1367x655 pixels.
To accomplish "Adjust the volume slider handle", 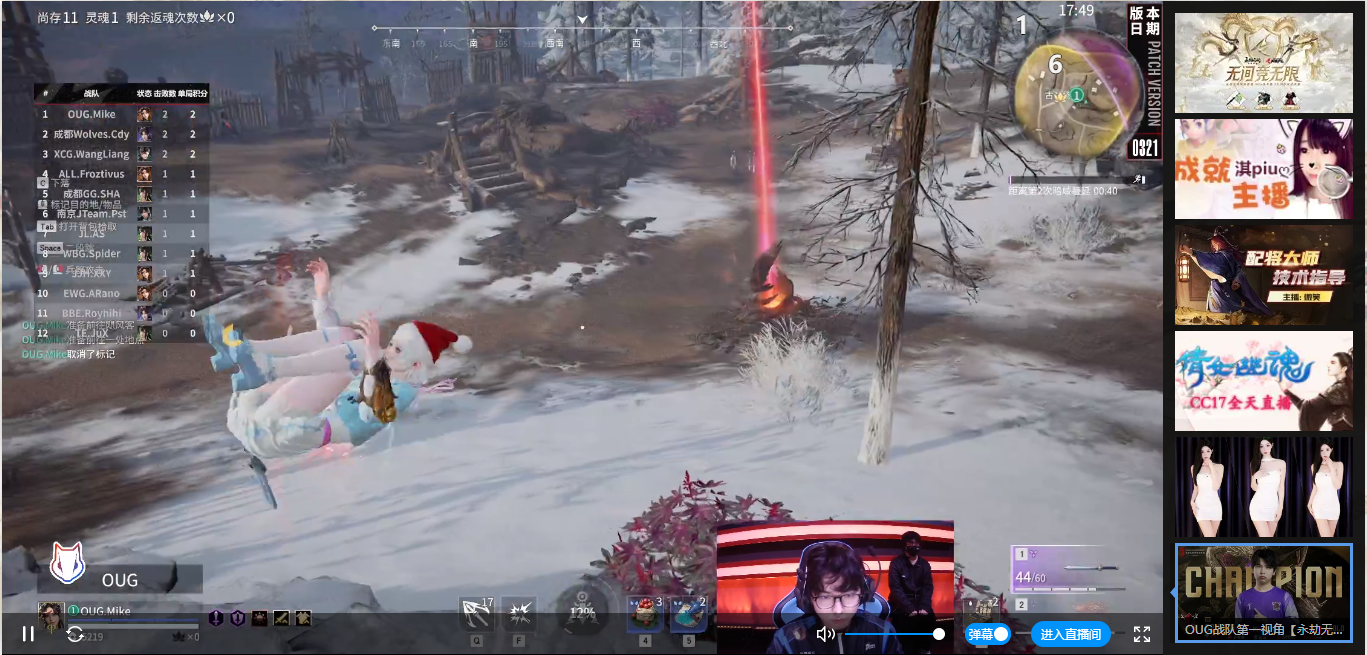I will coord(939,634).
